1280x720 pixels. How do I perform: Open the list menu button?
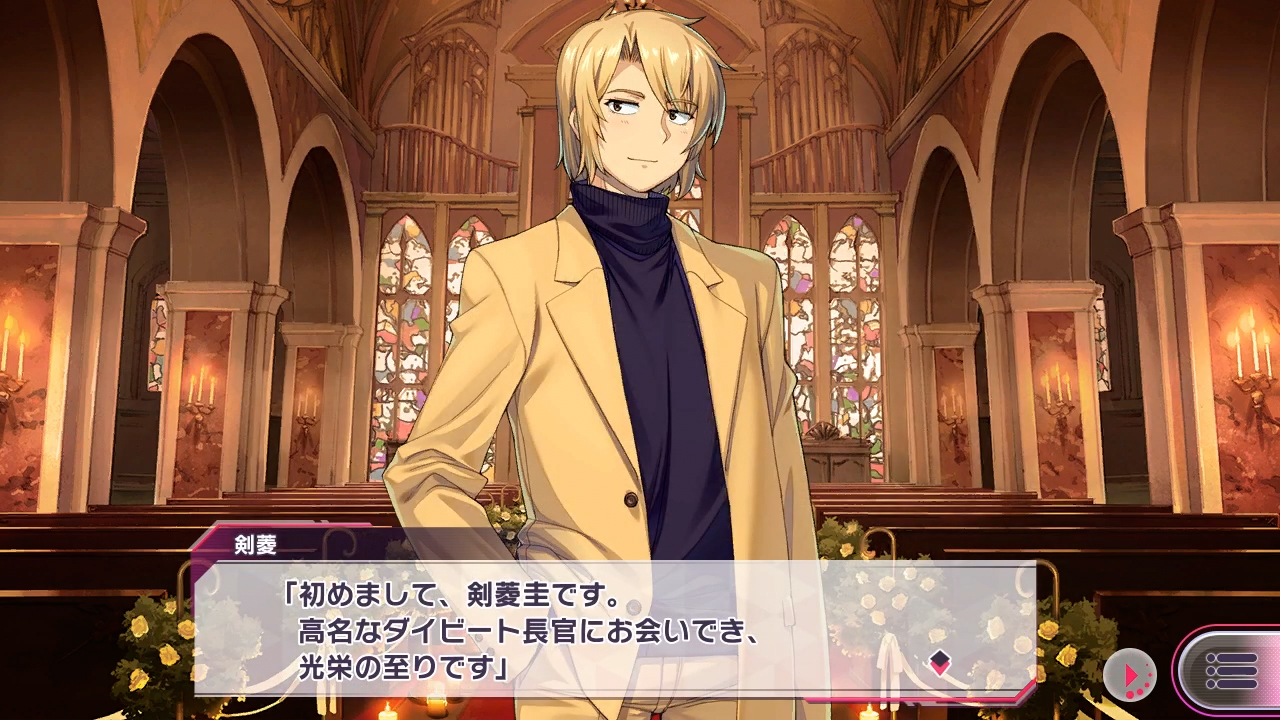(x=1229, y=671)
